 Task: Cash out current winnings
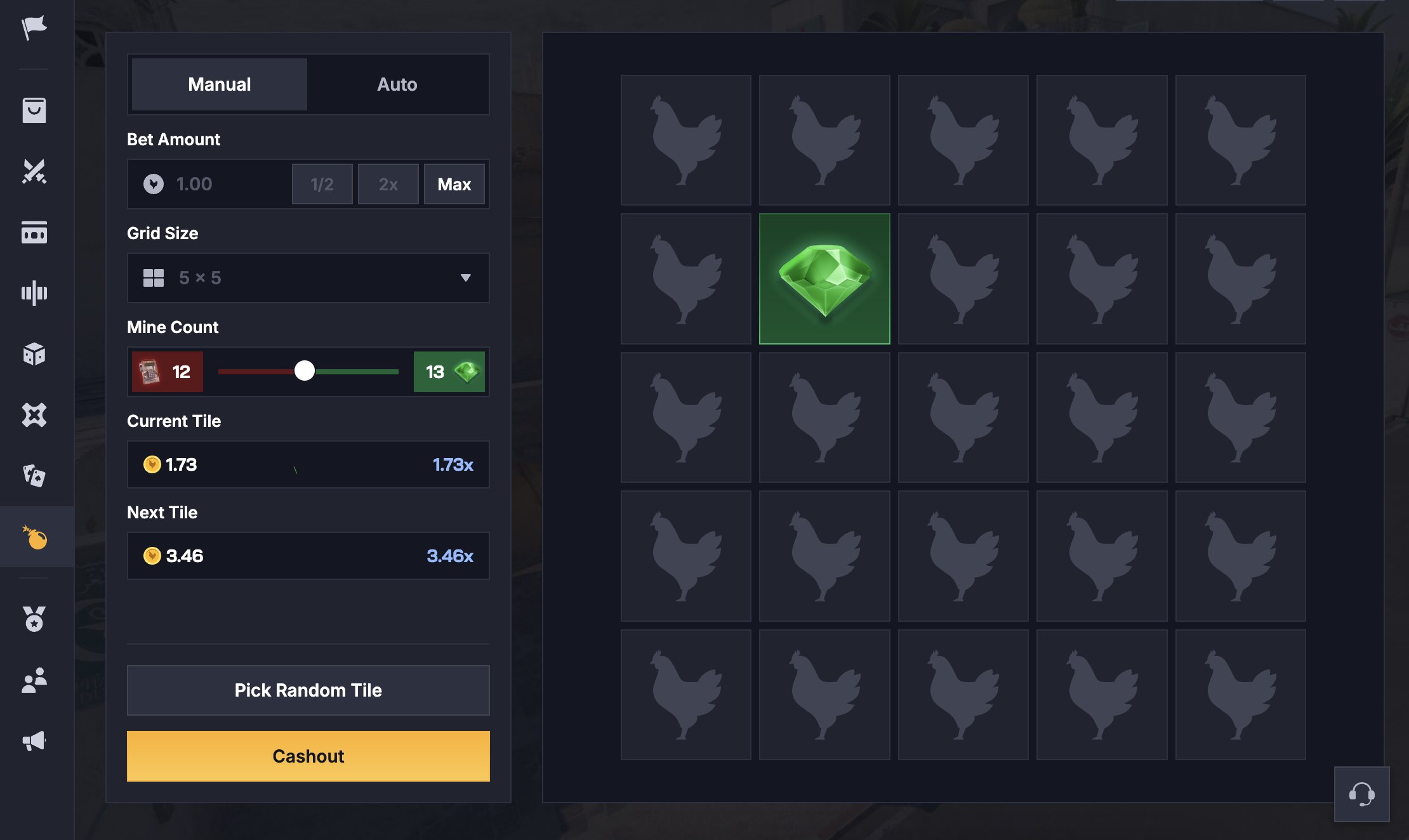(x=308, y=756)
